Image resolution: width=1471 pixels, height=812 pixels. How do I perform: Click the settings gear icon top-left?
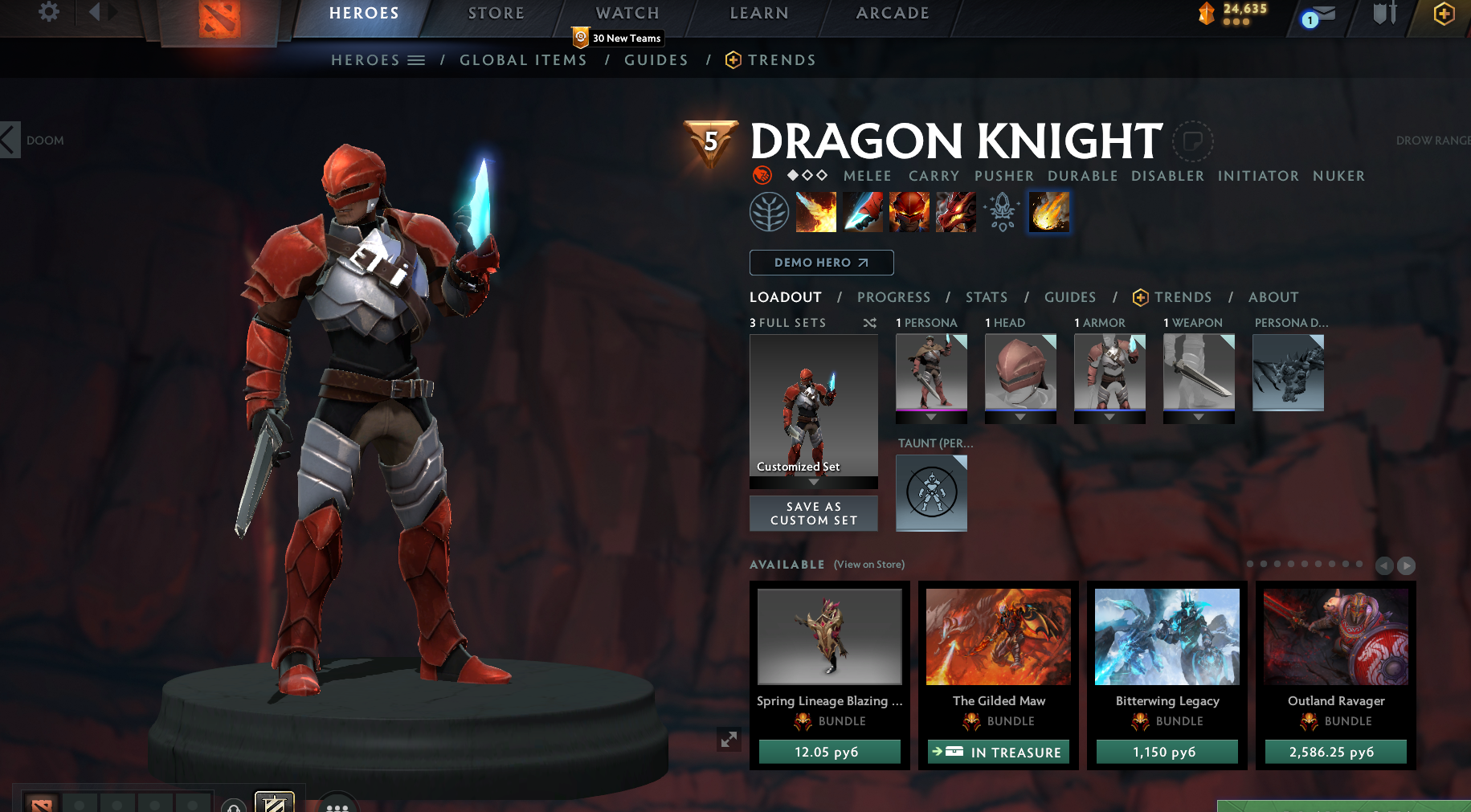coord(48,13)
